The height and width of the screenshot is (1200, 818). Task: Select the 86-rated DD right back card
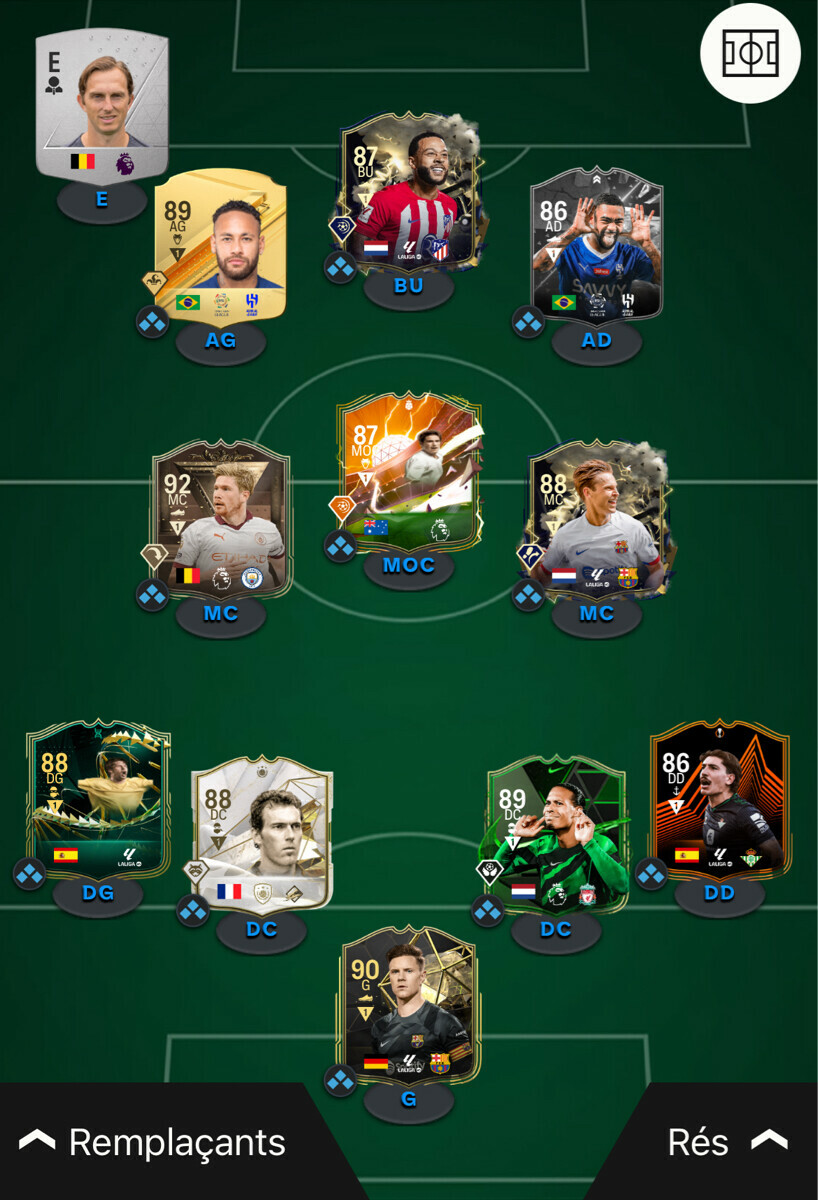[x=719, y=798]
